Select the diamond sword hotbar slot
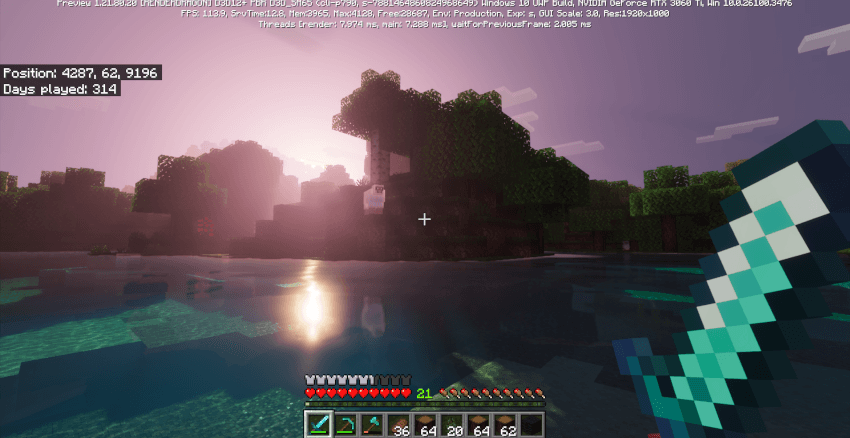 tap(320, 424)
